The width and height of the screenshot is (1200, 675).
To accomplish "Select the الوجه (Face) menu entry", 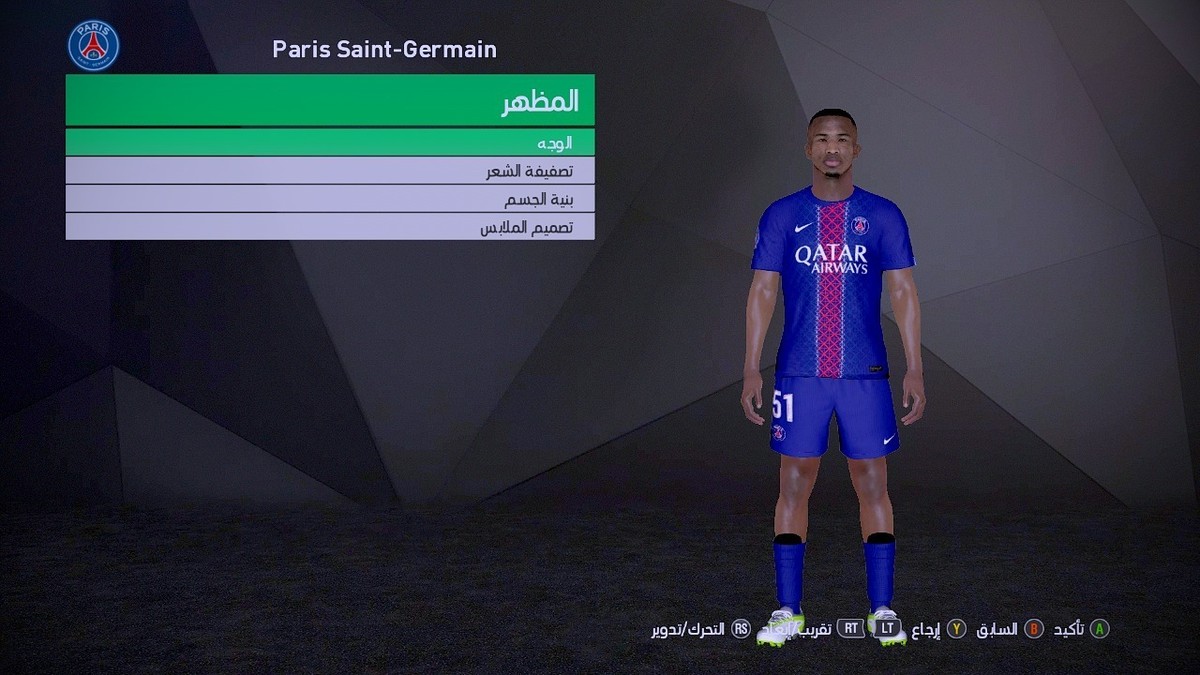I will pyautogui.click(x=330, y=142).
